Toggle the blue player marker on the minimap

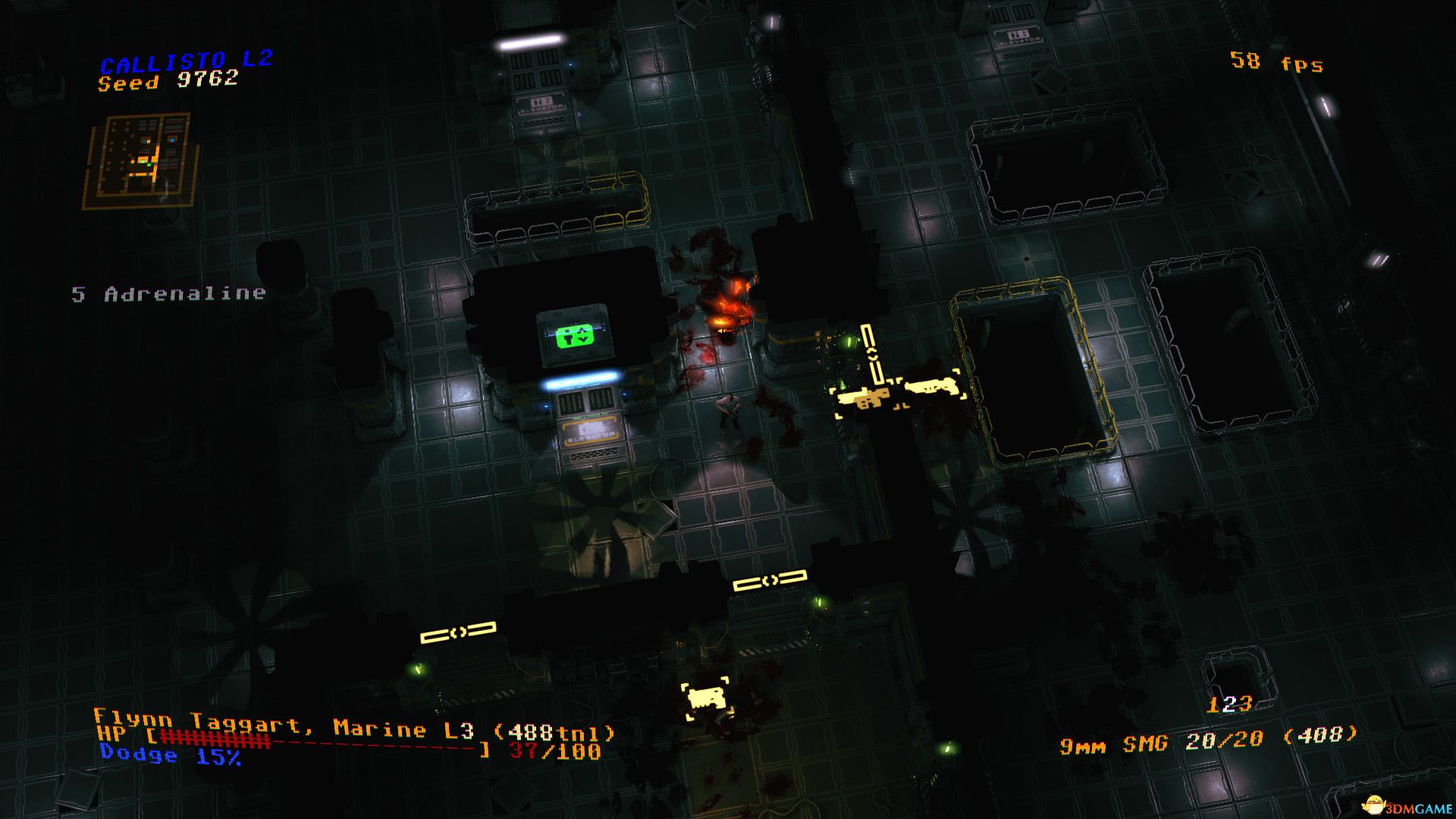pyautogui.click(x=172, y=140)
